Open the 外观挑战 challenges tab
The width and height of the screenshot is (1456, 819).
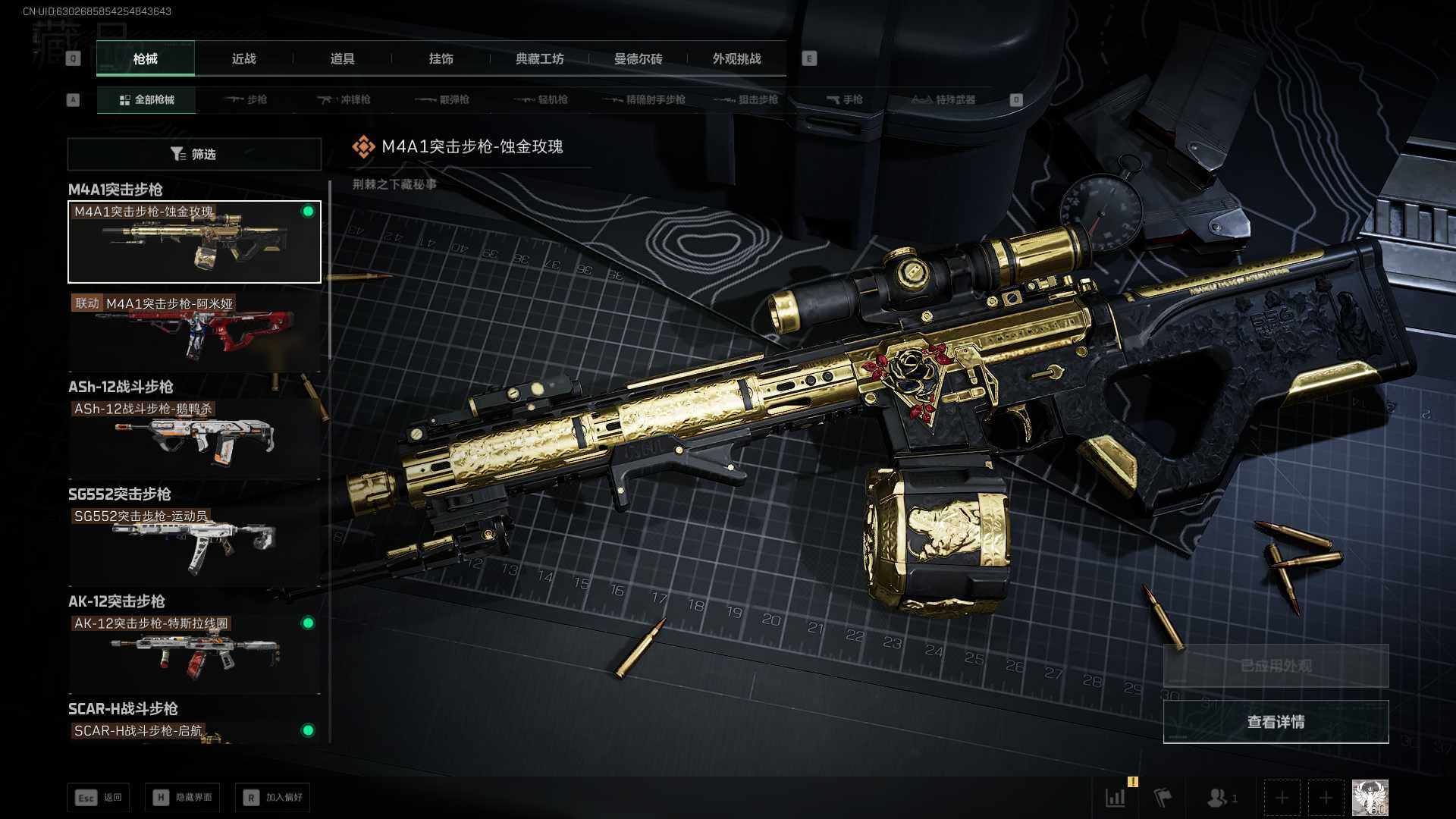tap(736, 58)
